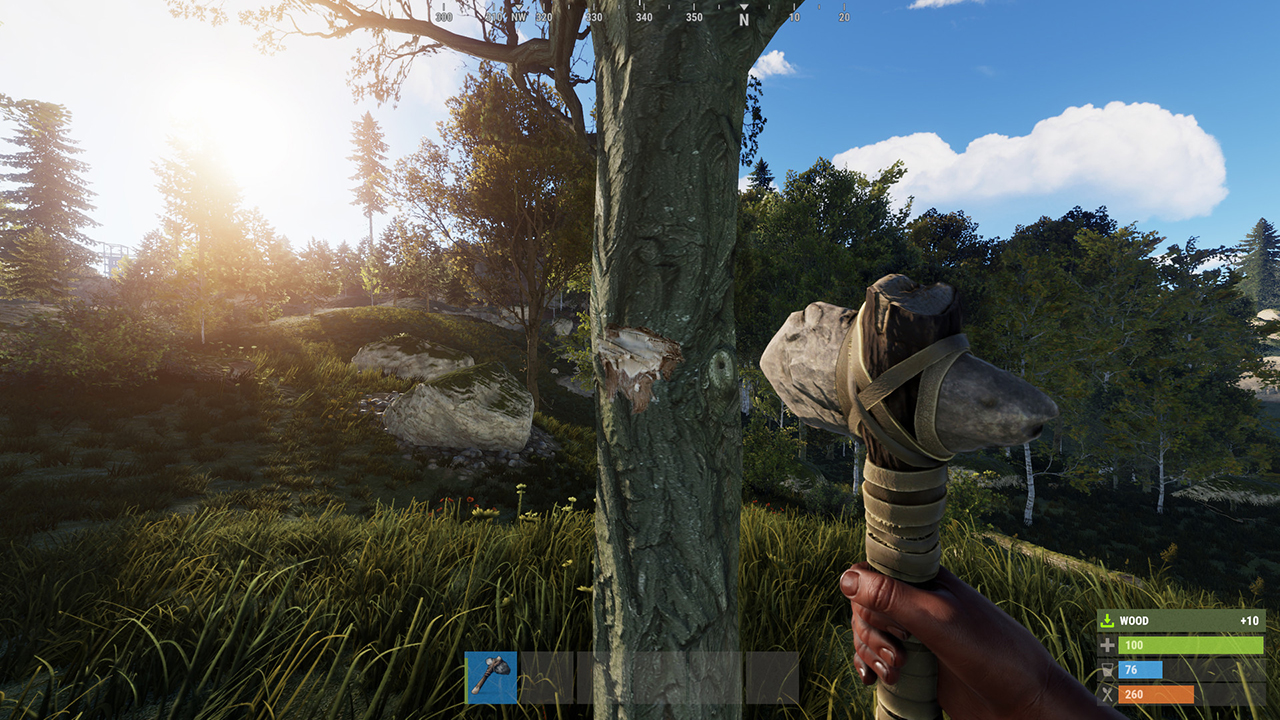Viewport: 1280px width, 720px height.
Task: Click the utensils icon beside the hunger bar
Action: point(1107,692)
